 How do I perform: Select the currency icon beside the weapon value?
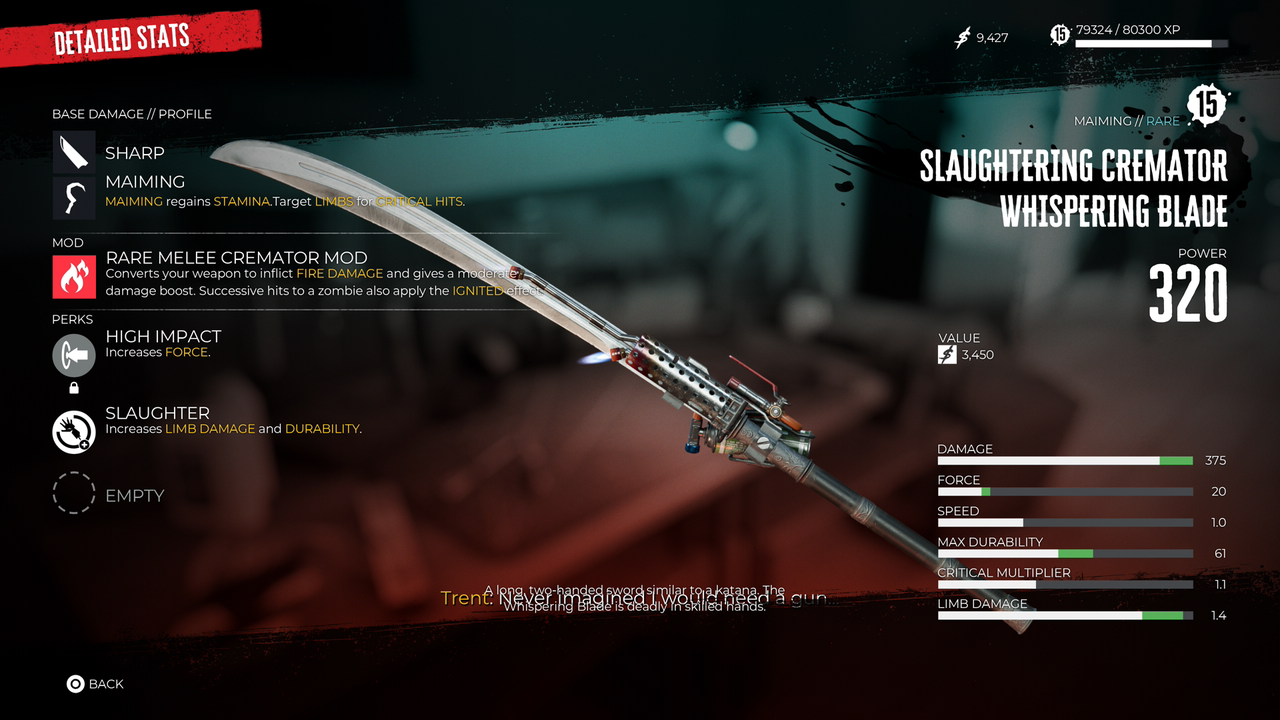(945, 354)
